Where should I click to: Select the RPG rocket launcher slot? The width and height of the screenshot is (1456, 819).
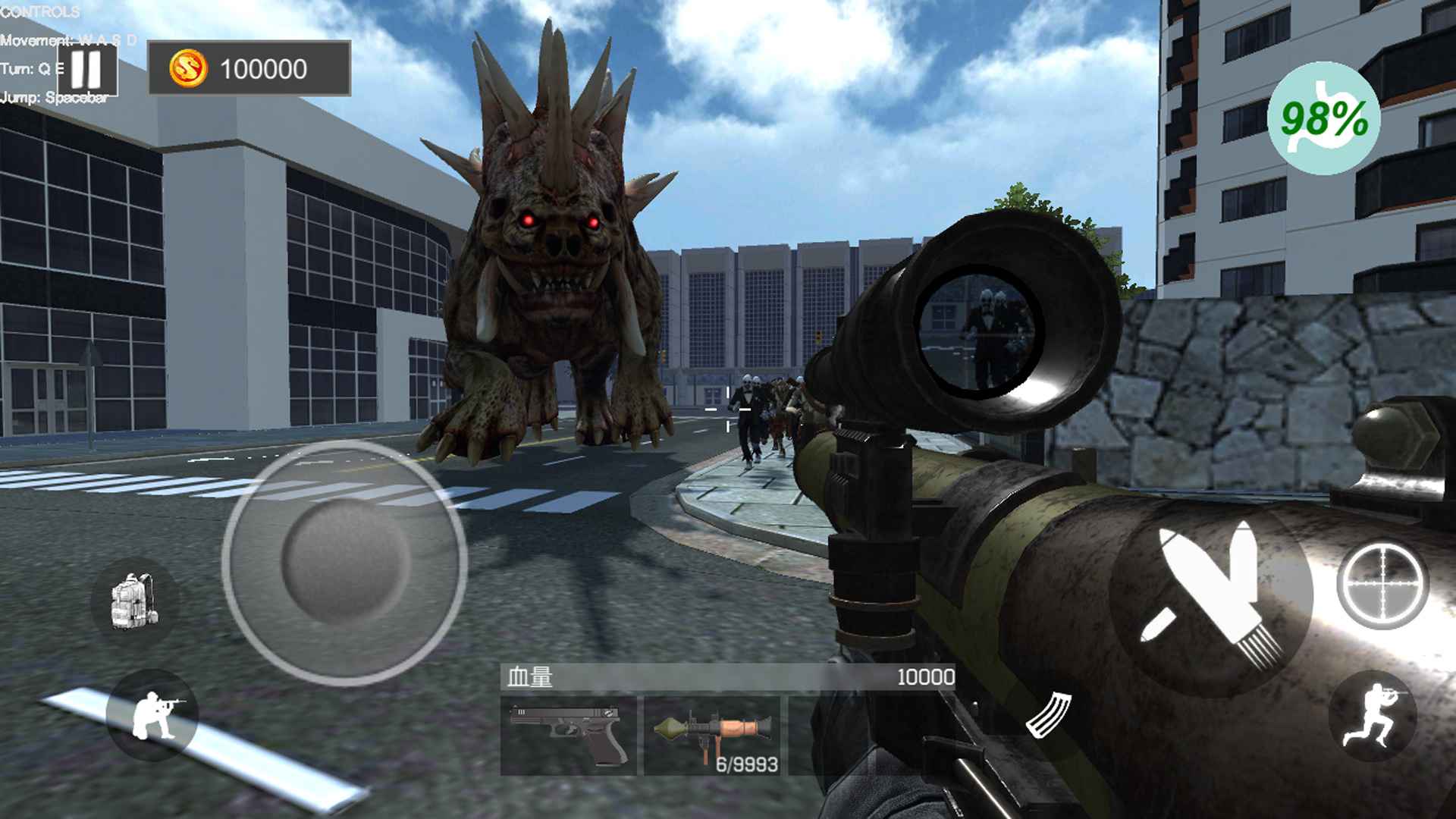[712, 735]
